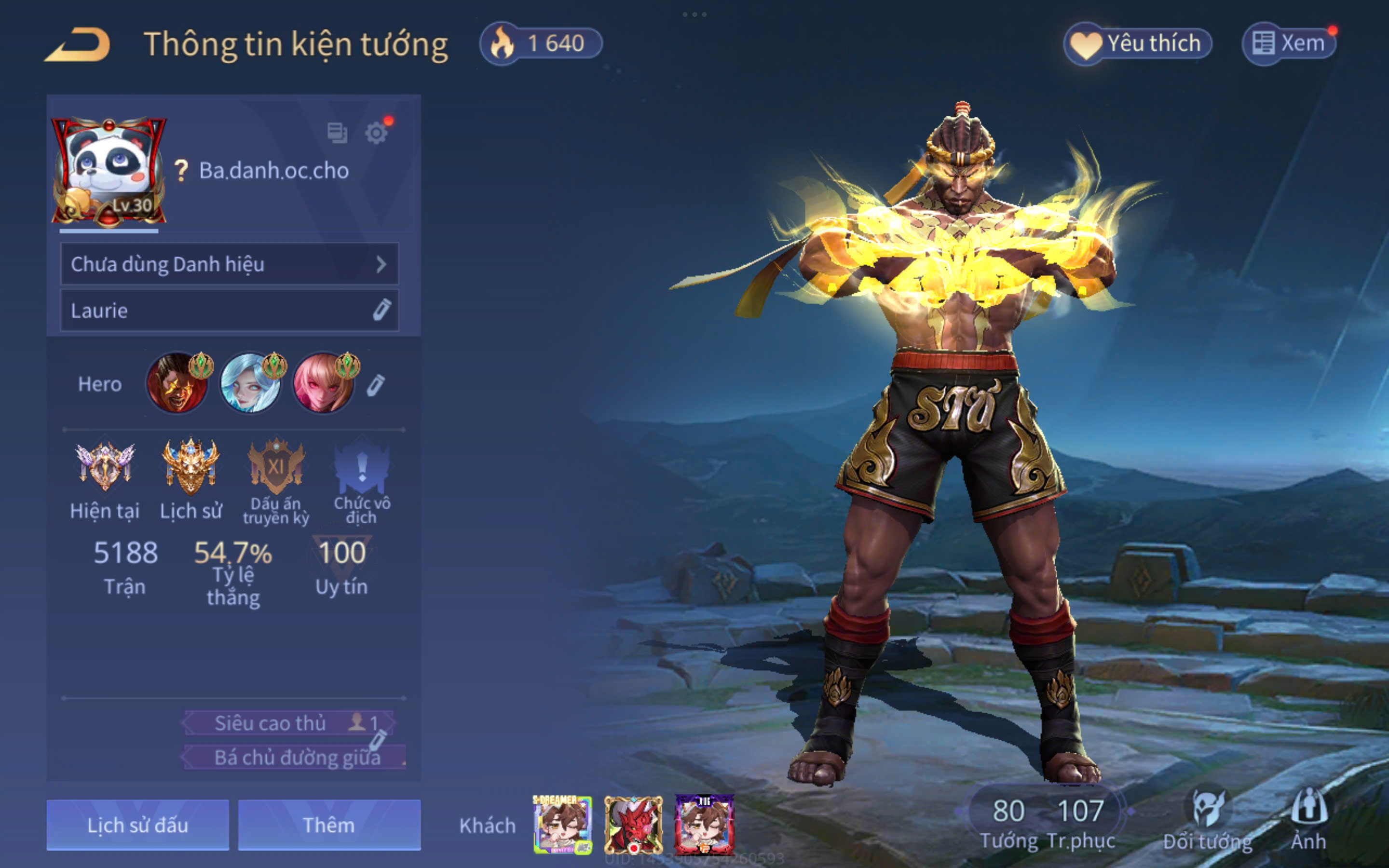This screenshot has width=1389, height=868.
Task: Edit favorite Hero list pencil
Action: [x=375, y=385]
